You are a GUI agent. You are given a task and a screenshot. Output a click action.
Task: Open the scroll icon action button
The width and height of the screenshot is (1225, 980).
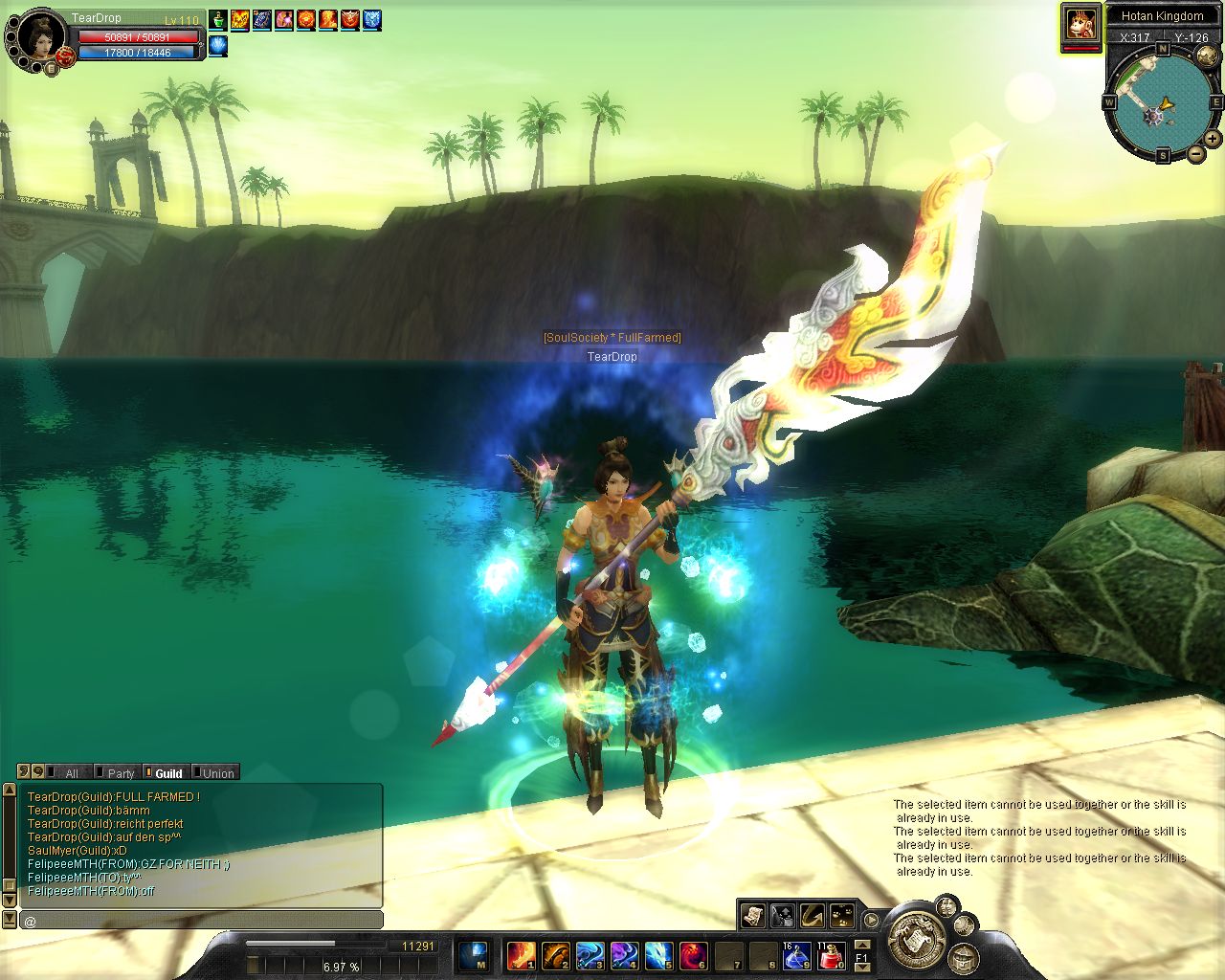(x=753, y=915)
